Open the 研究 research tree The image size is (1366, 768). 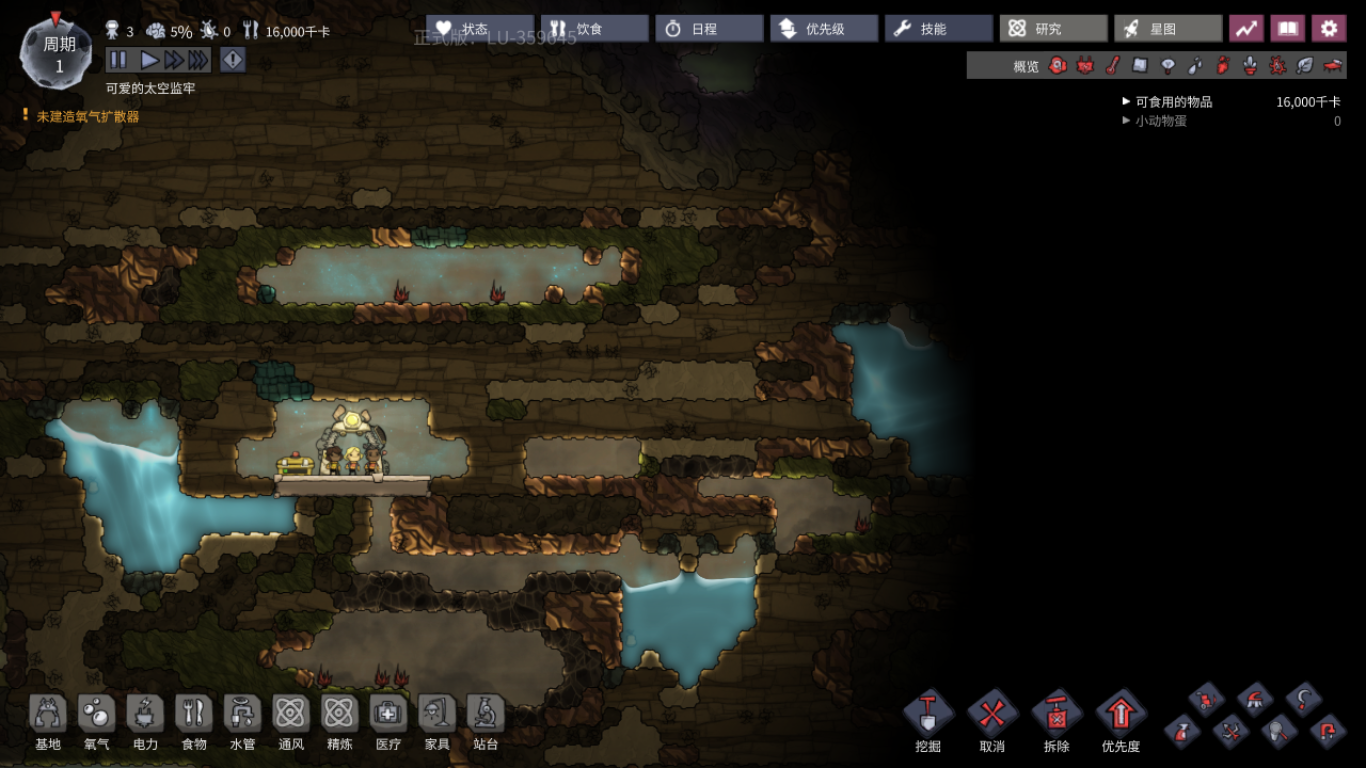tap(1051, 29)
